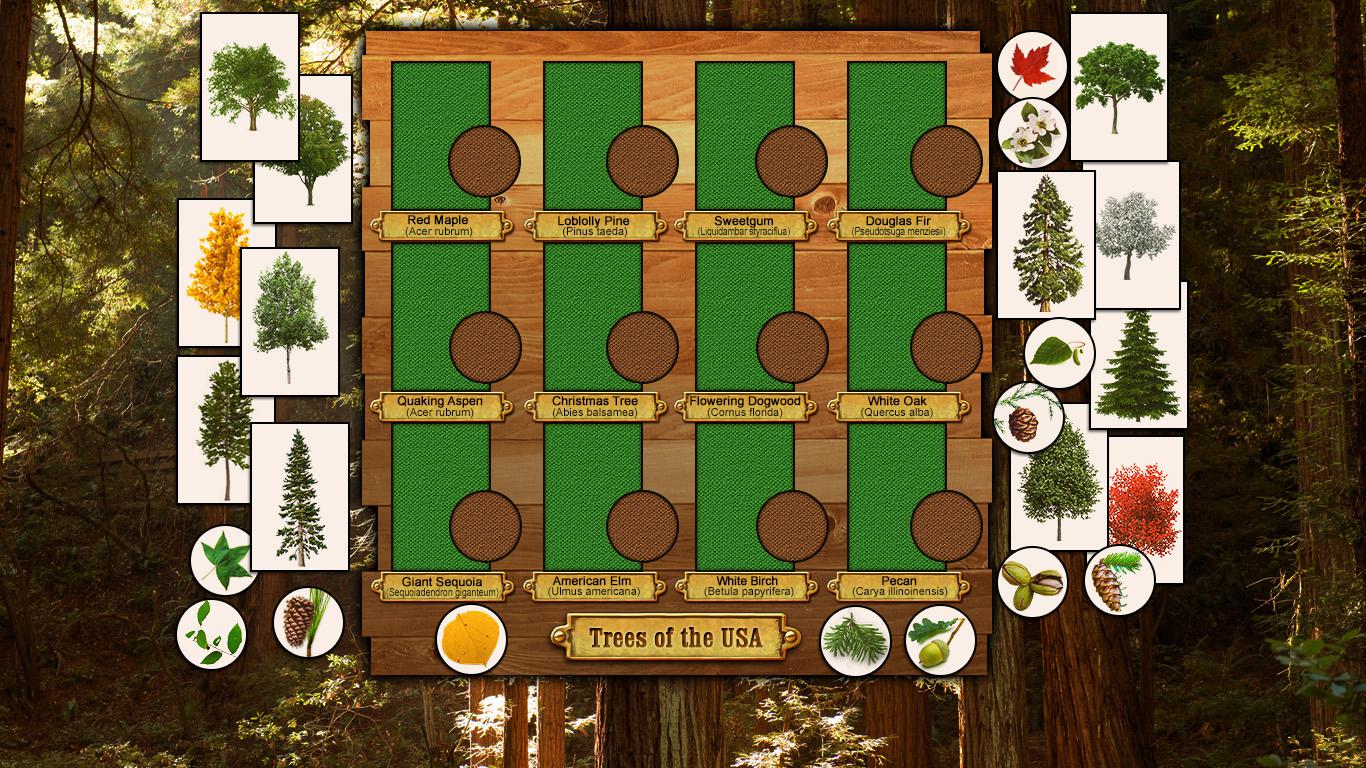Choose the pine cone with long needles token

pyautogui.click(x=308, y=622)
